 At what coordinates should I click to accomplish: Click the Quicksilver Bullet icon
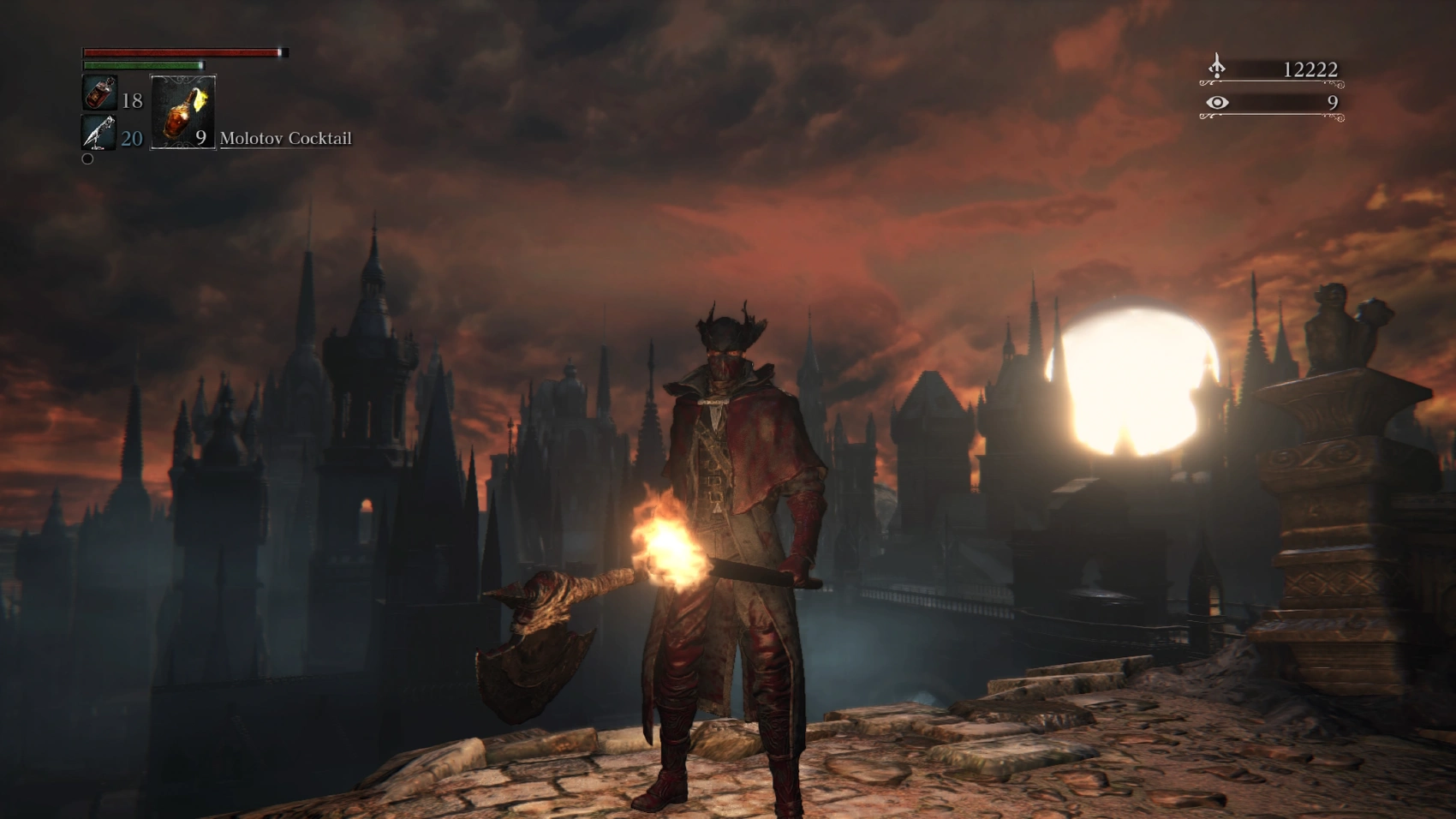tap(99, 133)
